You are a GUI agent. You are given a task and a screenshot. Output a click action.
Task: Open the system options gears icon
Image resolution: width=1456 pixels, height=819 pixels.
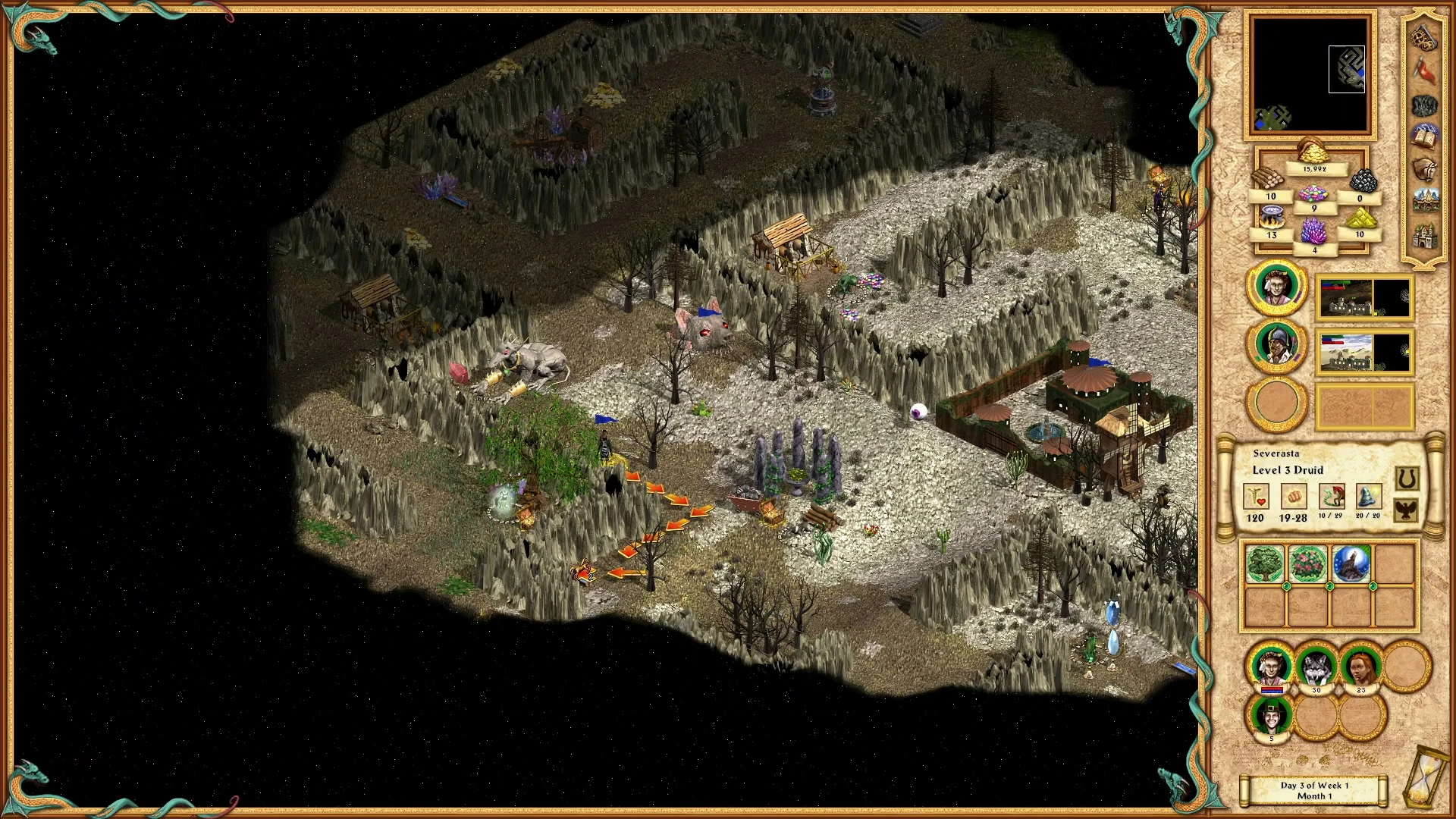point(1424,38)
